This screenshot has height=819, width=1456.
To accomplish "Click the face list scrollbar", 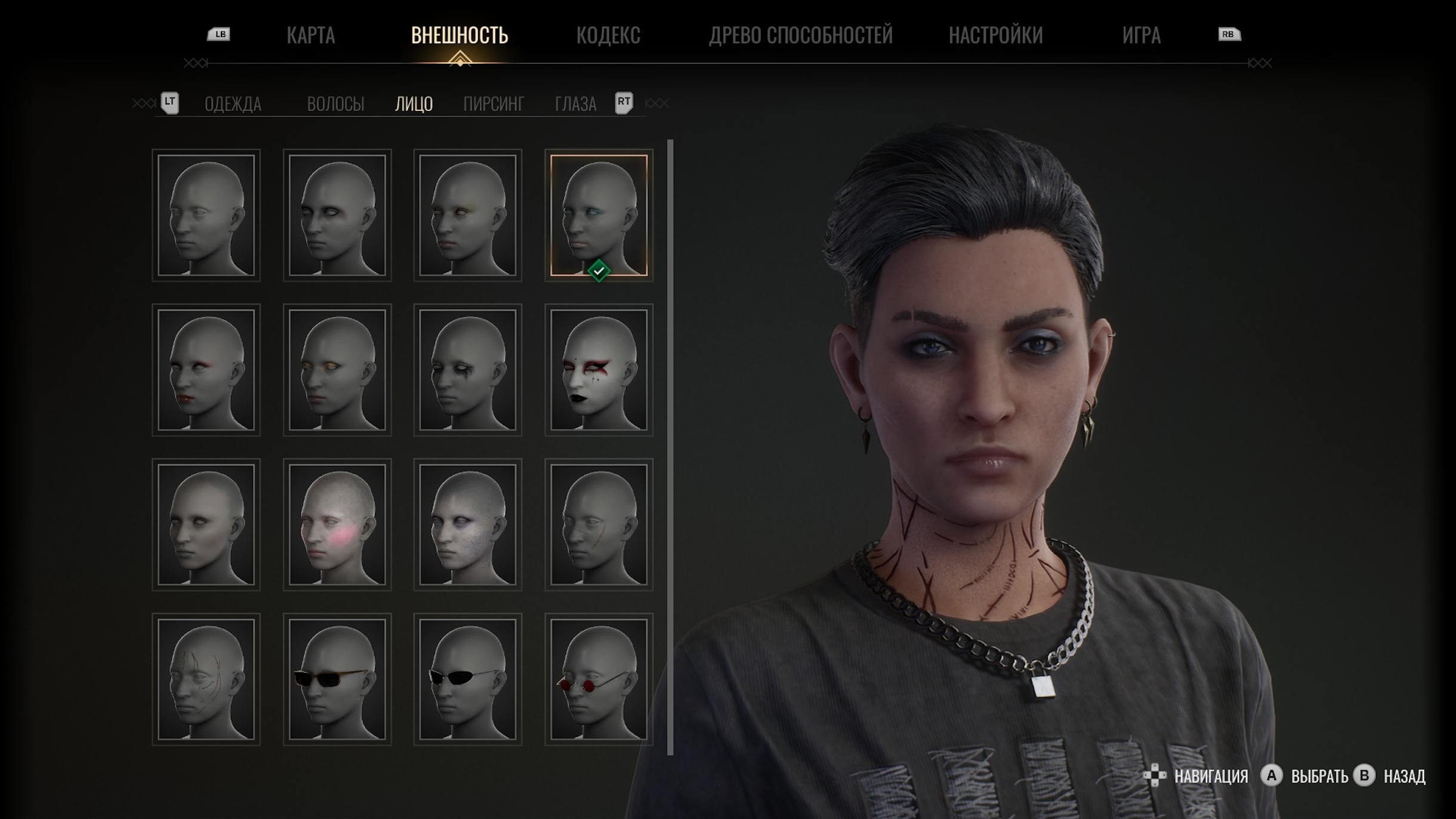I will tap(670, 447).
